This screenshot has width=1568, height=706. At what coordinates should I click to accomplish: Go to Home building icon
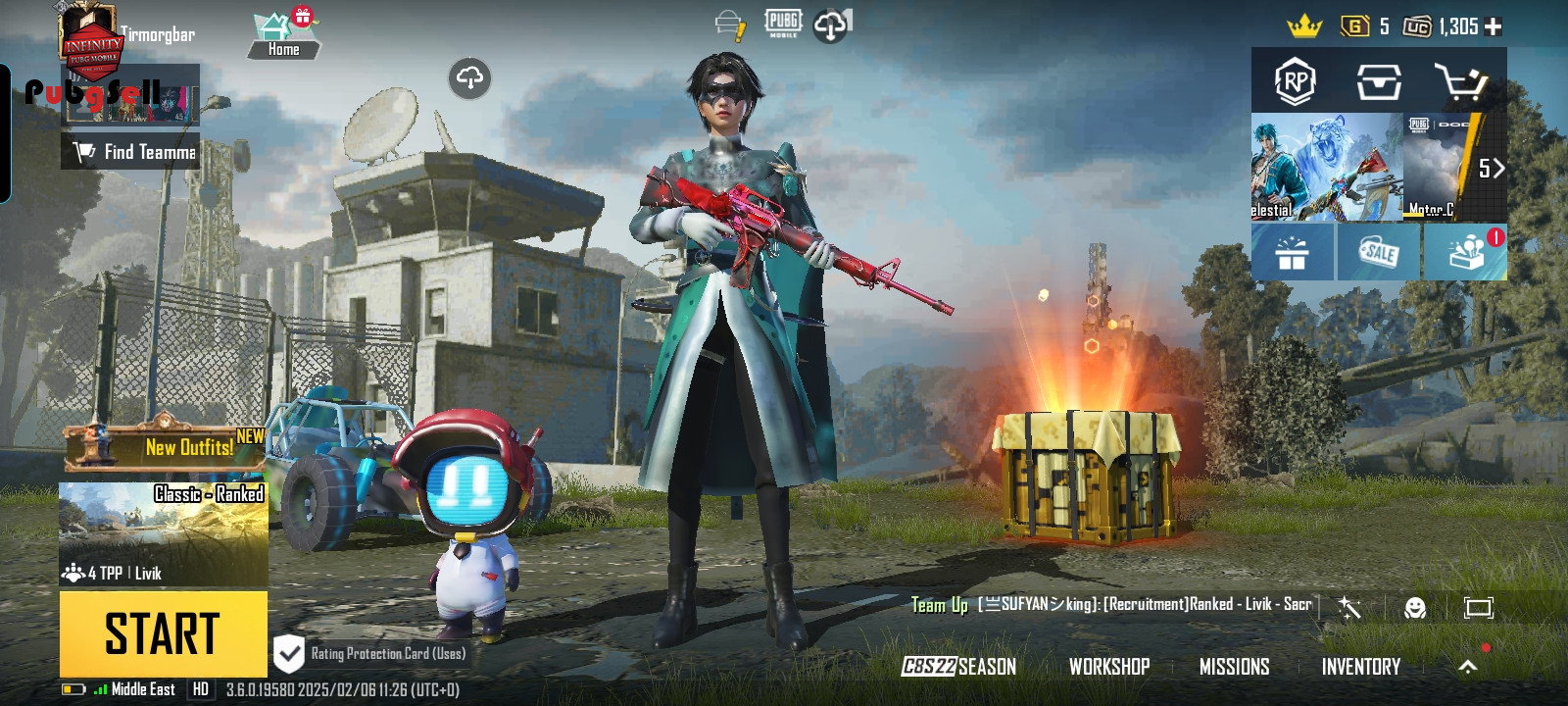tap(283, 36)
